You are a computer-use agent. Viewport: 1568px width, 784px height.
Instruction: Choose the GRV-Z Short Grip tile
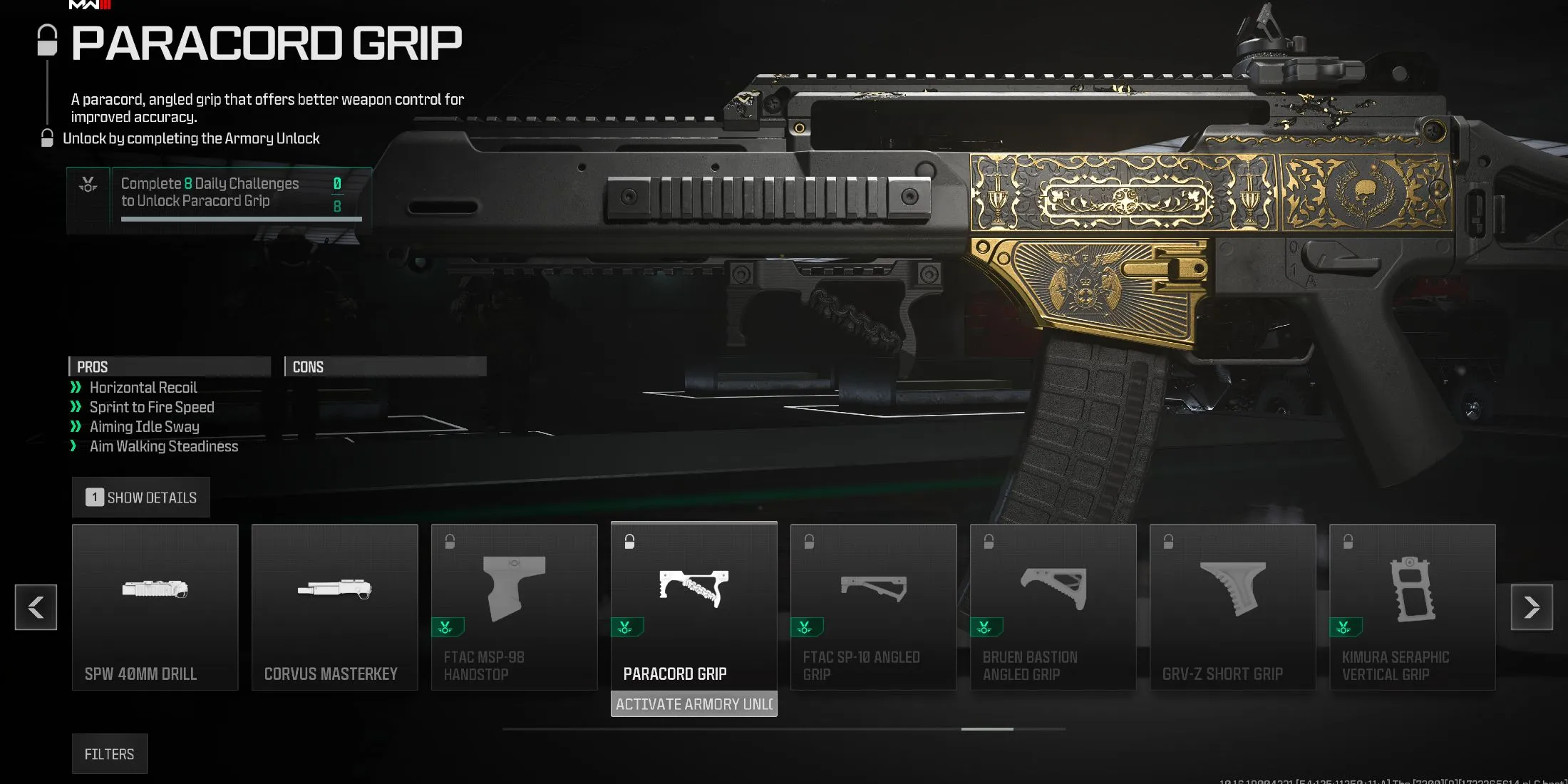tap(1232, 607)
